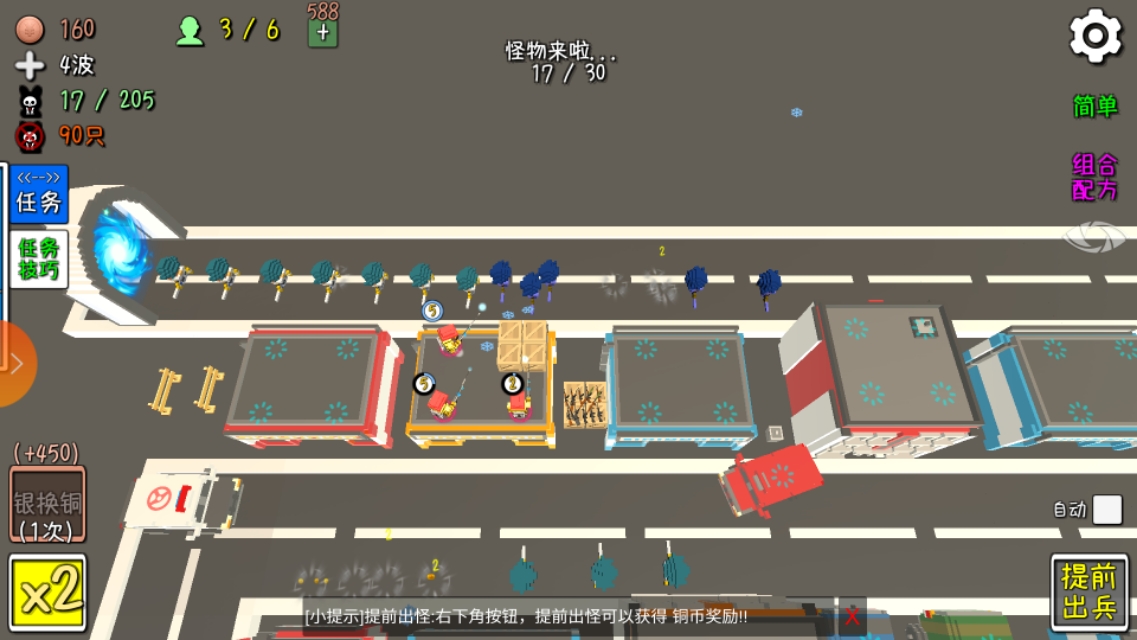Open the 组合配方 combination recipes
Viewport: 1137px width, 640px height.
pos(1094,177)
